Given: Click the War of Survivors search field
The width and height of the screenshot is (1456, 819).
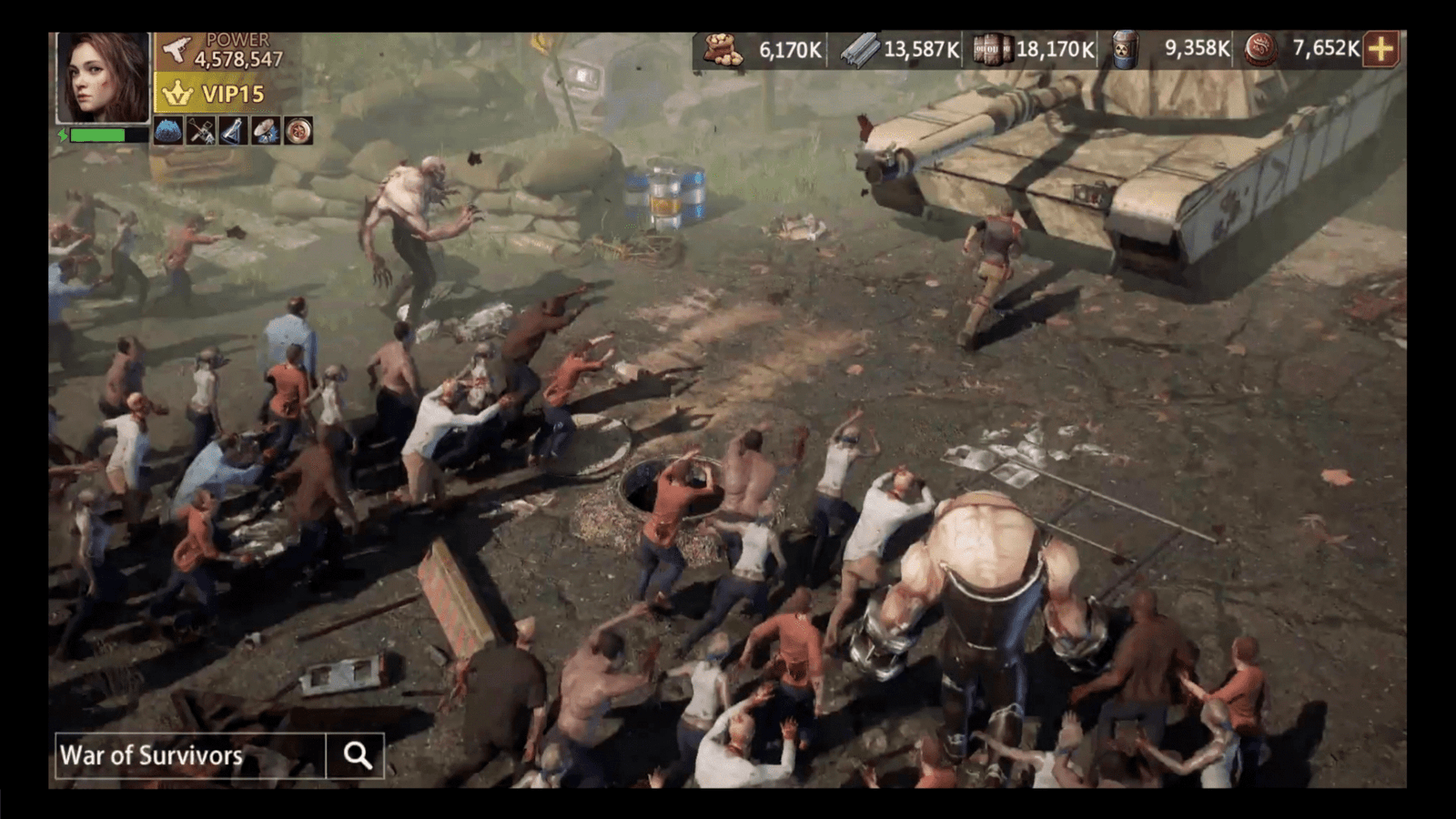Looking at the screenshot, I should [x=189, y=755].
